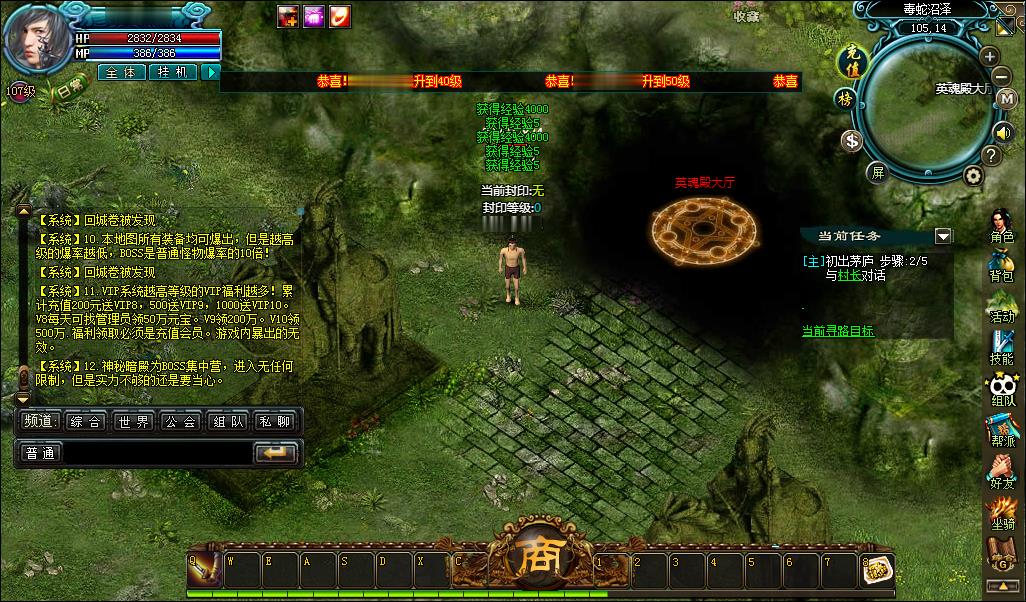
Task: Open the 技能 skills panel
Action: [x=1001, y=347]
